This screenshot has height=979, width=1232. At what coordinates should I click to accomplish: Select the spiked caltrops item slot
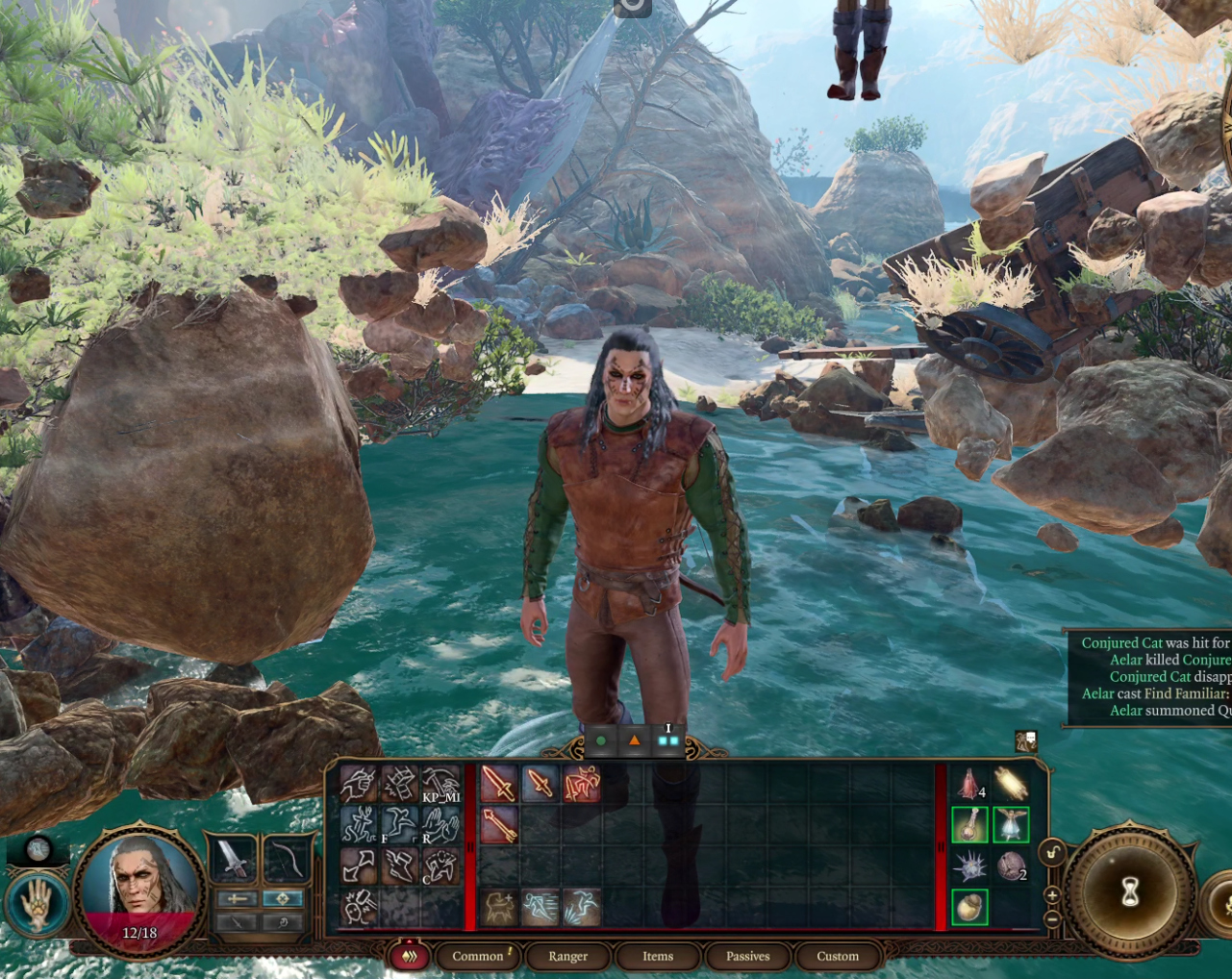tap(969, 866)
